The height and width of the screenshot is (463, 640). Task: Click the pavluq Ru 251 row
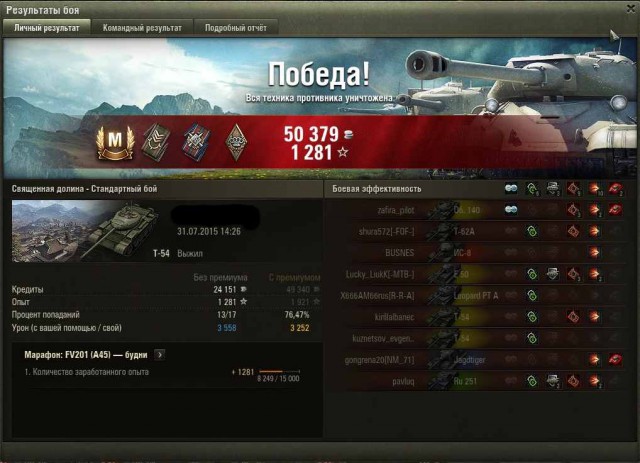400,380
